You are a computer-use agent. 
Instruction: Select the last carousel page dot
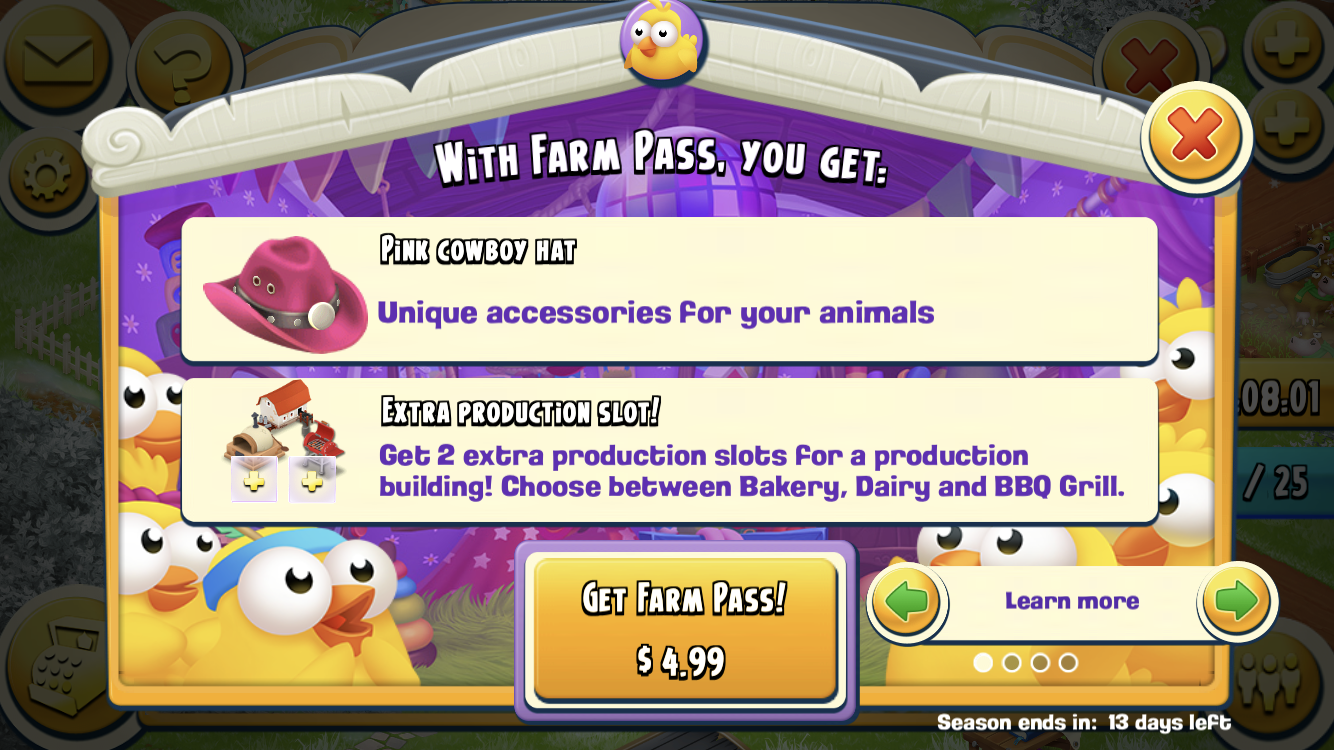click(1067, 662)
